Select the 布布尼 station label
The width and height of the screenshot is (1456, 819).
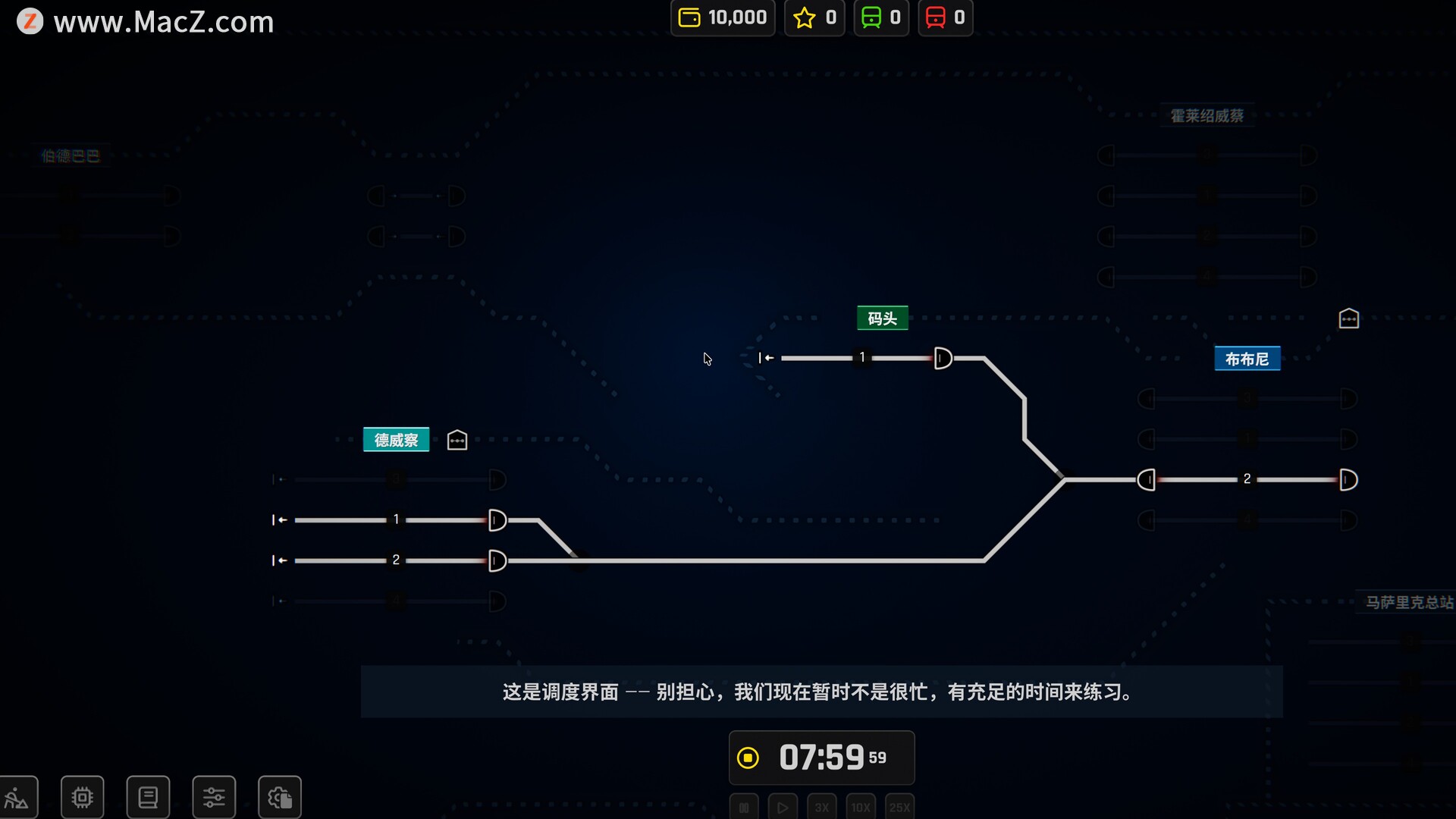pyautogui.click(x=1247, y=359)
